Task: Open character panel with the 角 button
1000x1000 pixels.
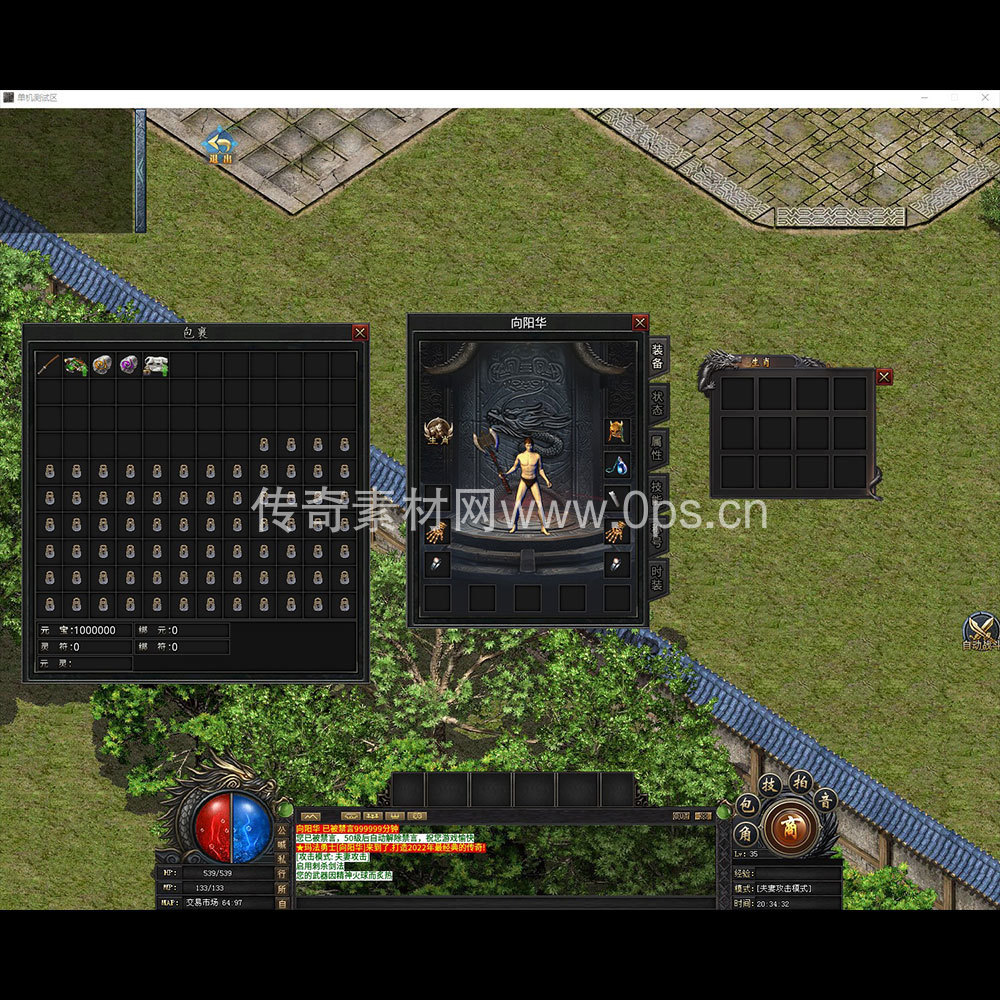Action: (746, 832)
